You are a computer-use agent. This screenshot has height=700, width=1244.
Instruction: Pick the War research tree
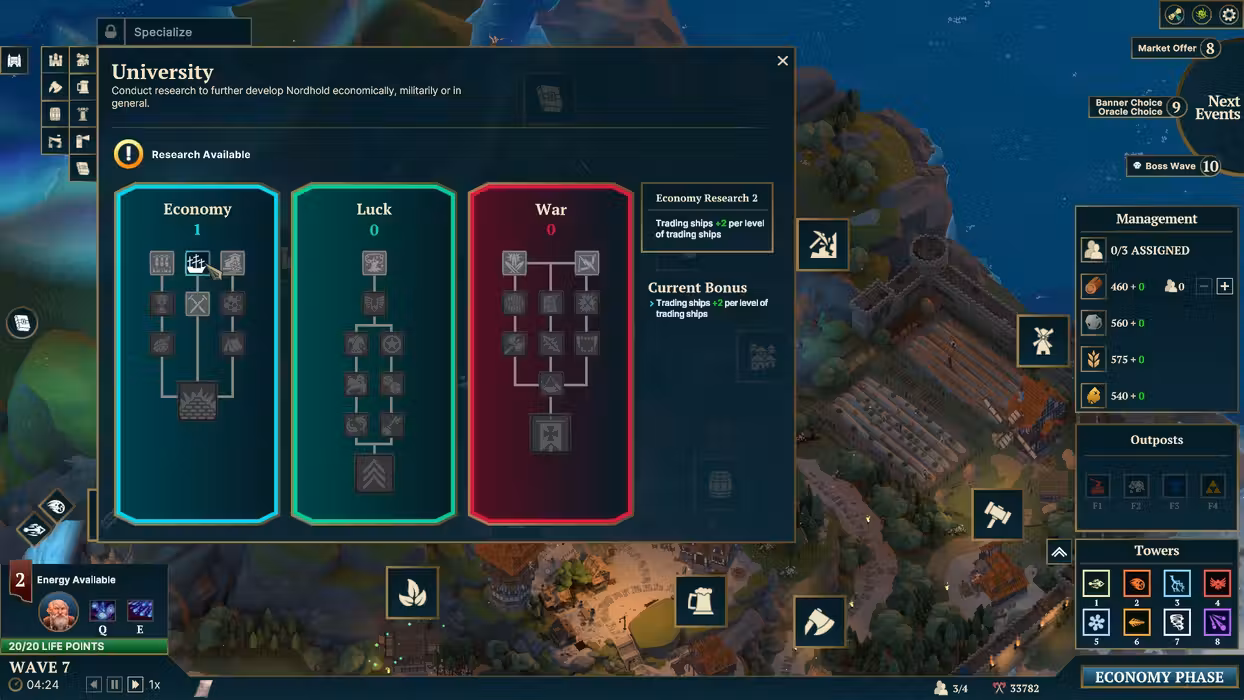(x=550, y=210)
